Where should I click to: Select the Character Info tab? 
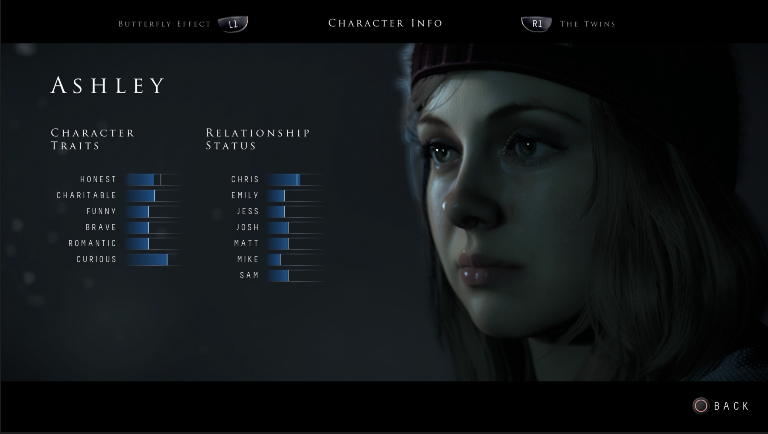pyautogui.click(x=385, y=23)
